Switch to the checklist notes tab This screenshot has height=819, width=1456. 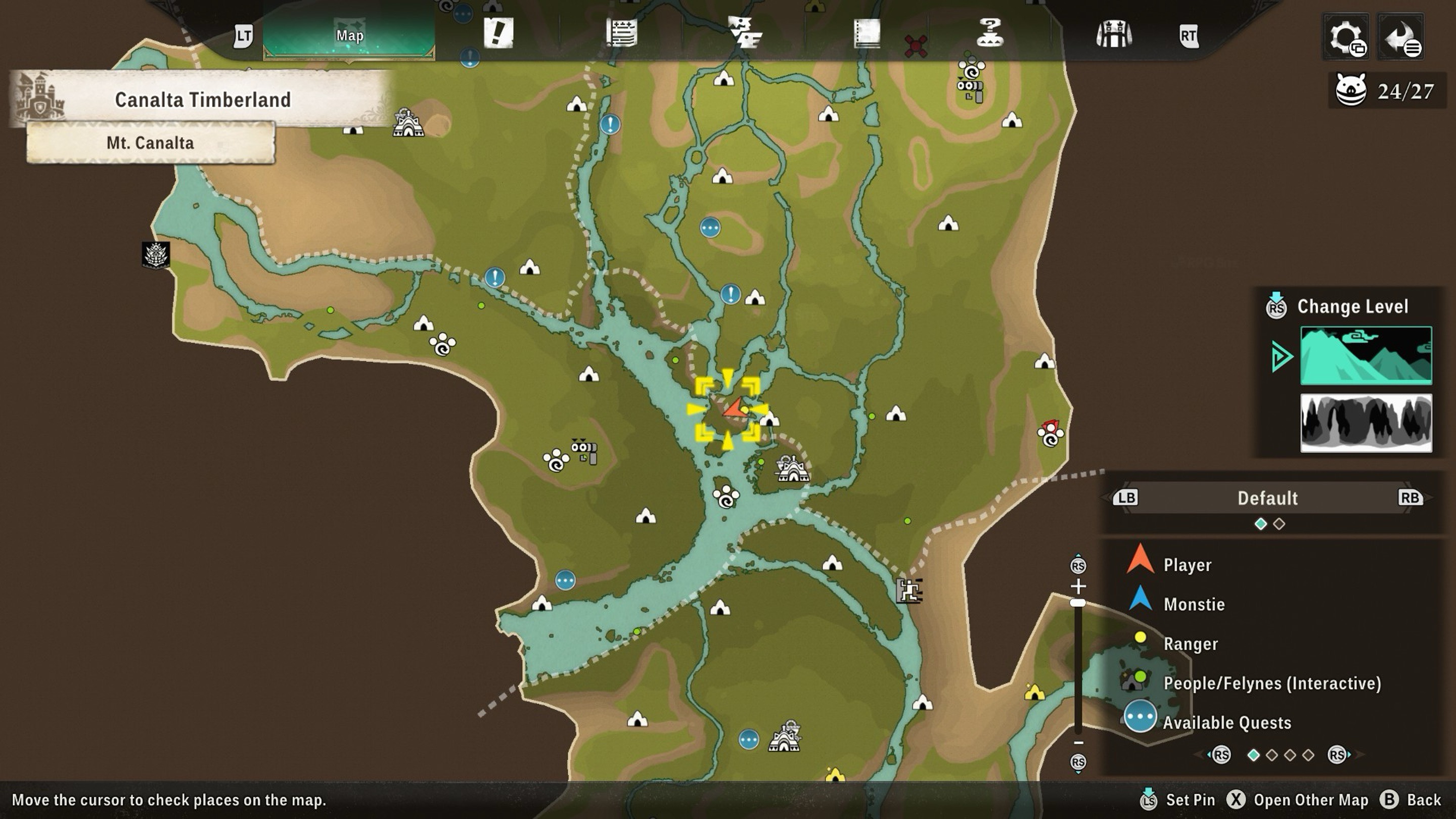pos(622,33)
